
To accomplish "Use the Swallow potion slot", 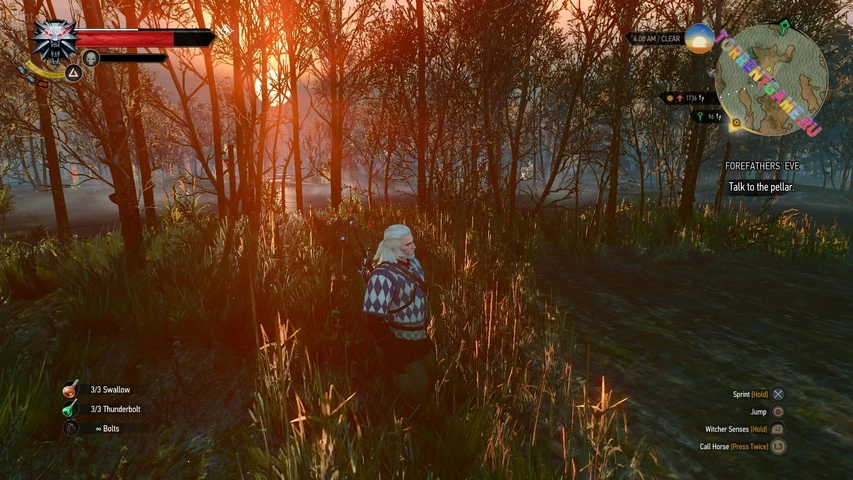I will (x=70, y=390).
